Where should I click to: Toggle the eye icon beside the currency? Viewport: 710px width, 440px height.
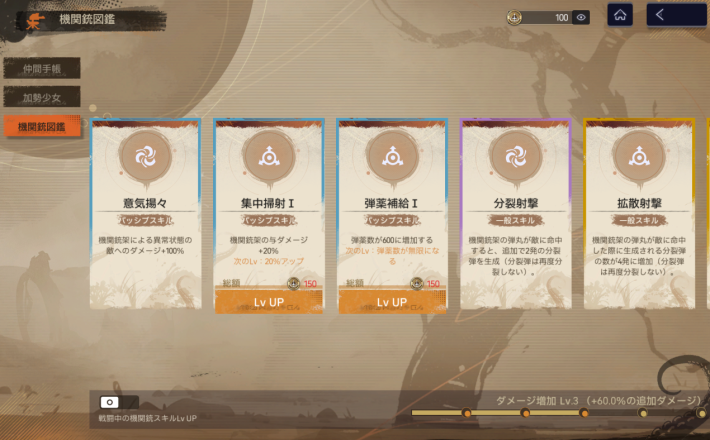(x=581, y=17)
